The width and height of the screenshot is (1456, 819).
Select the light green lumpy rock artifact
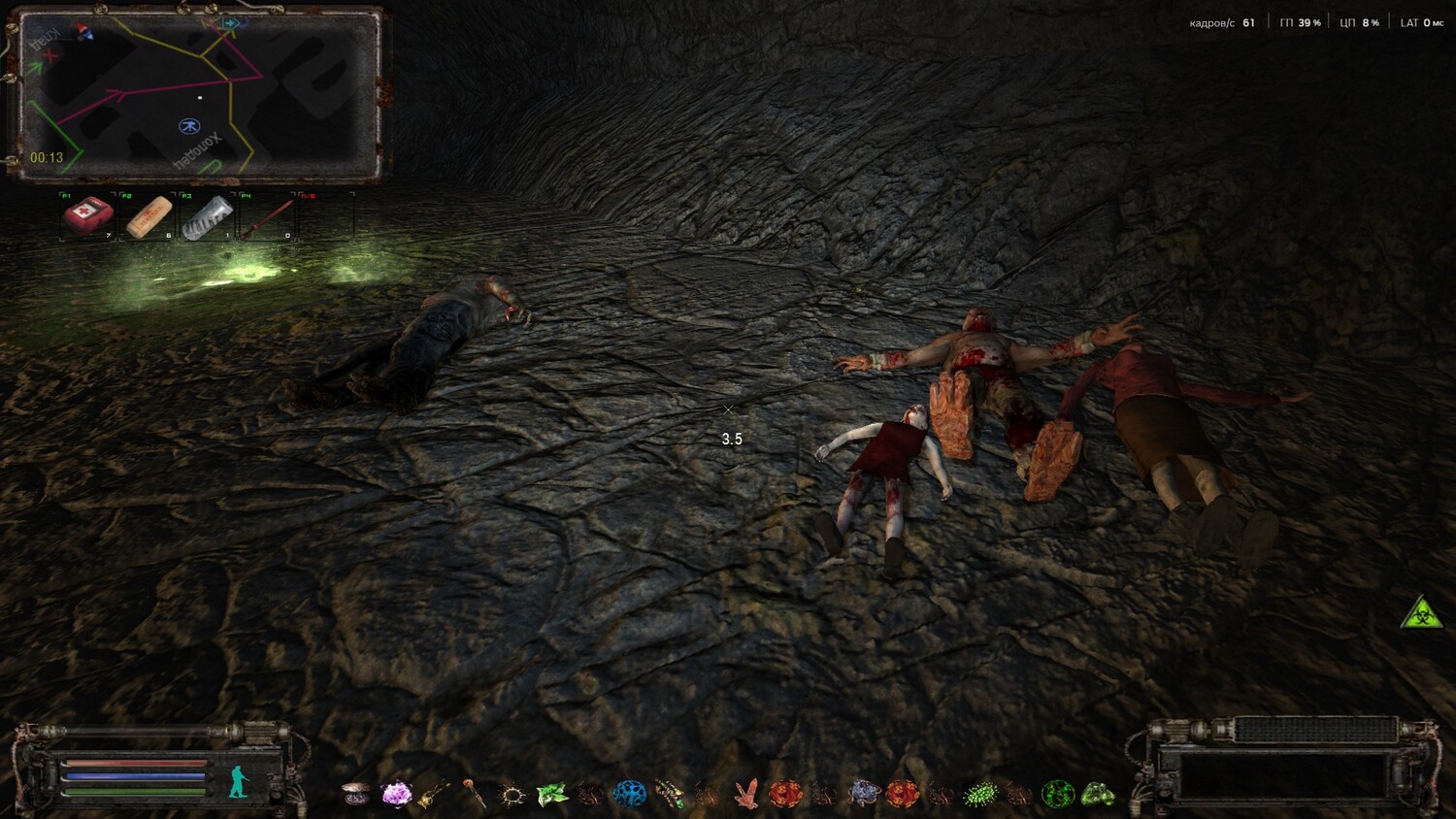point(1098,795)
